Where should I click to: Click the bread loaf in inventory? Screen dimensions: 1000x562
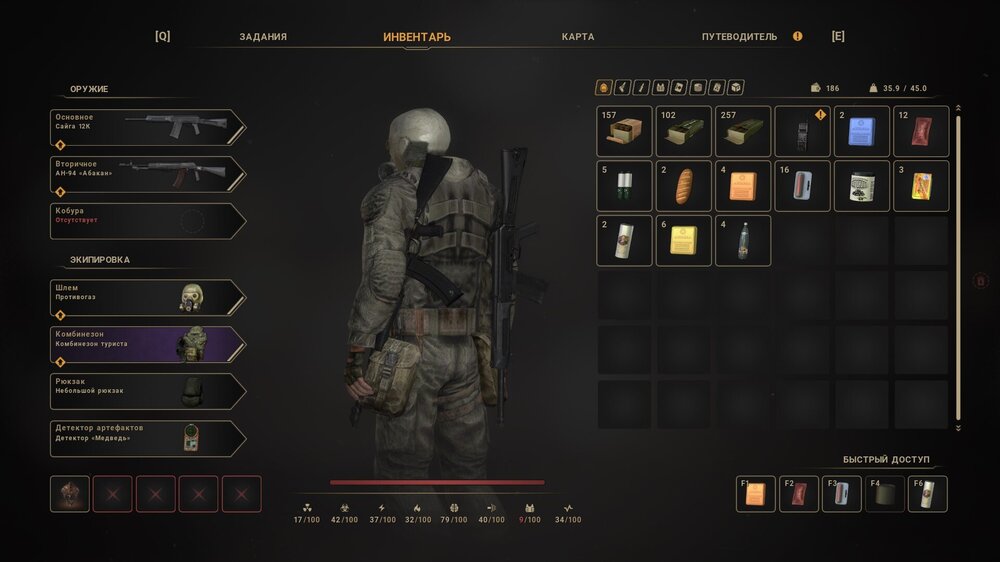click(684, 186)
